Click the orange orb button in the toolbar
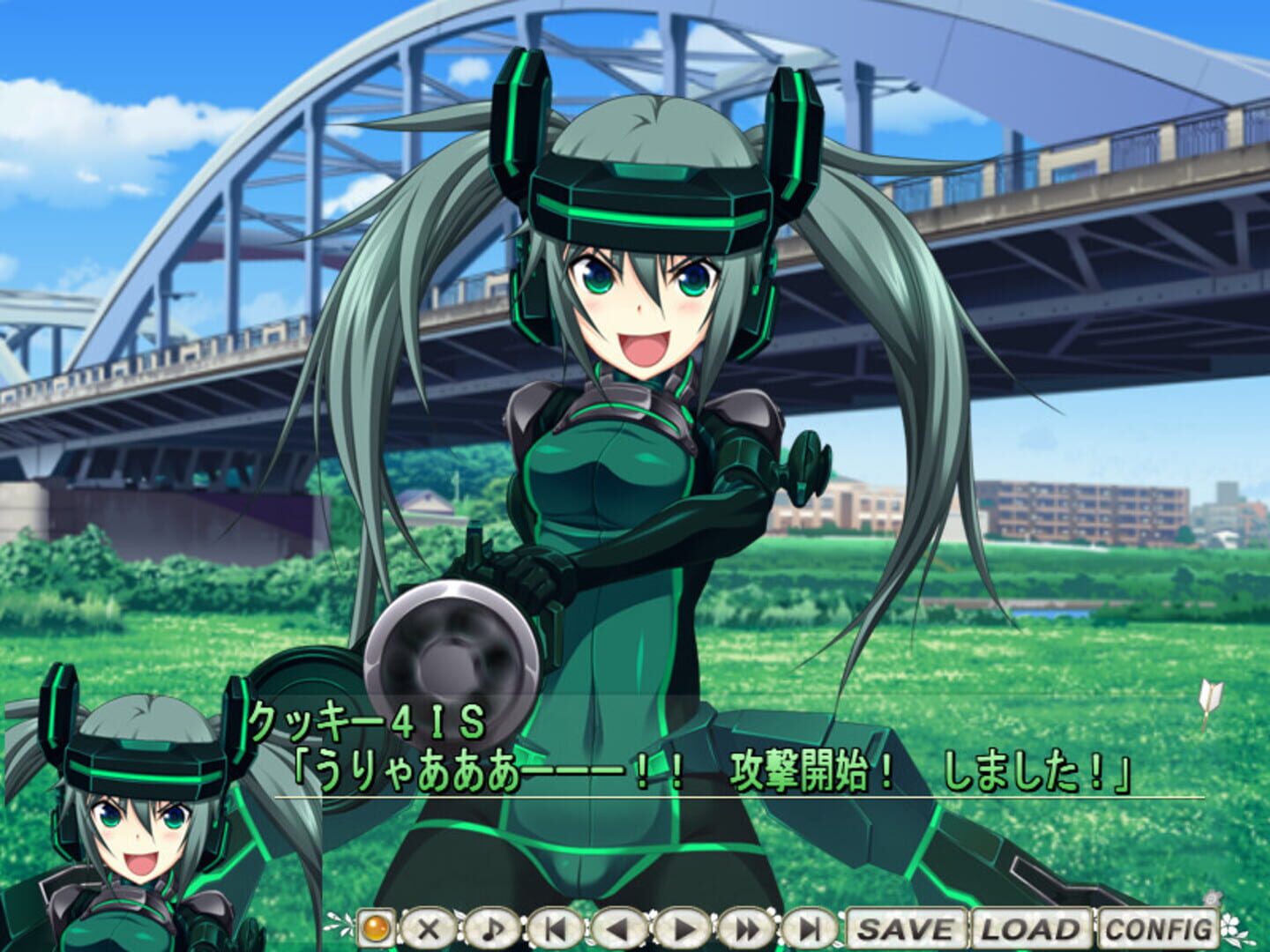1270x952 pixels. pyautogui.click(x=377, y=928)
